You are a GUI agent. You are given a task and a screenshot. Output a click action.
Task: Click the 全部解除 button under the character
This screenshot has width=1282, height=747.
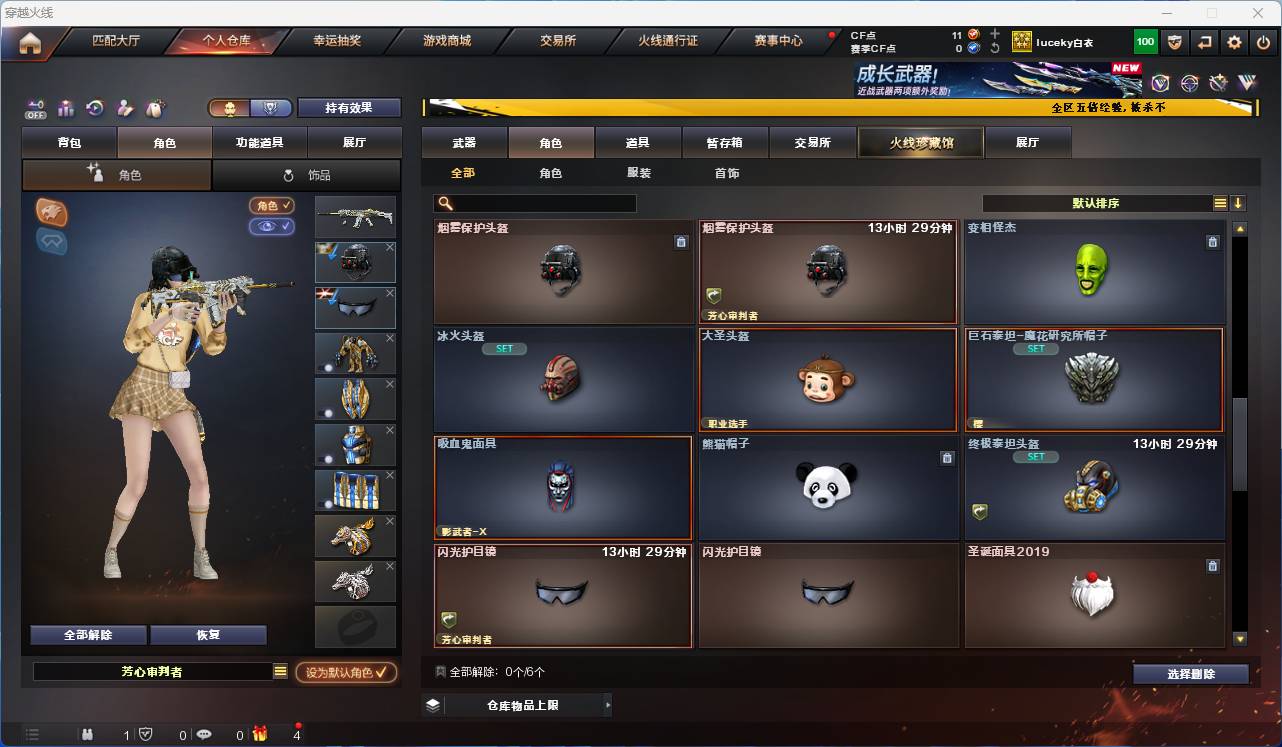[88, 634]
